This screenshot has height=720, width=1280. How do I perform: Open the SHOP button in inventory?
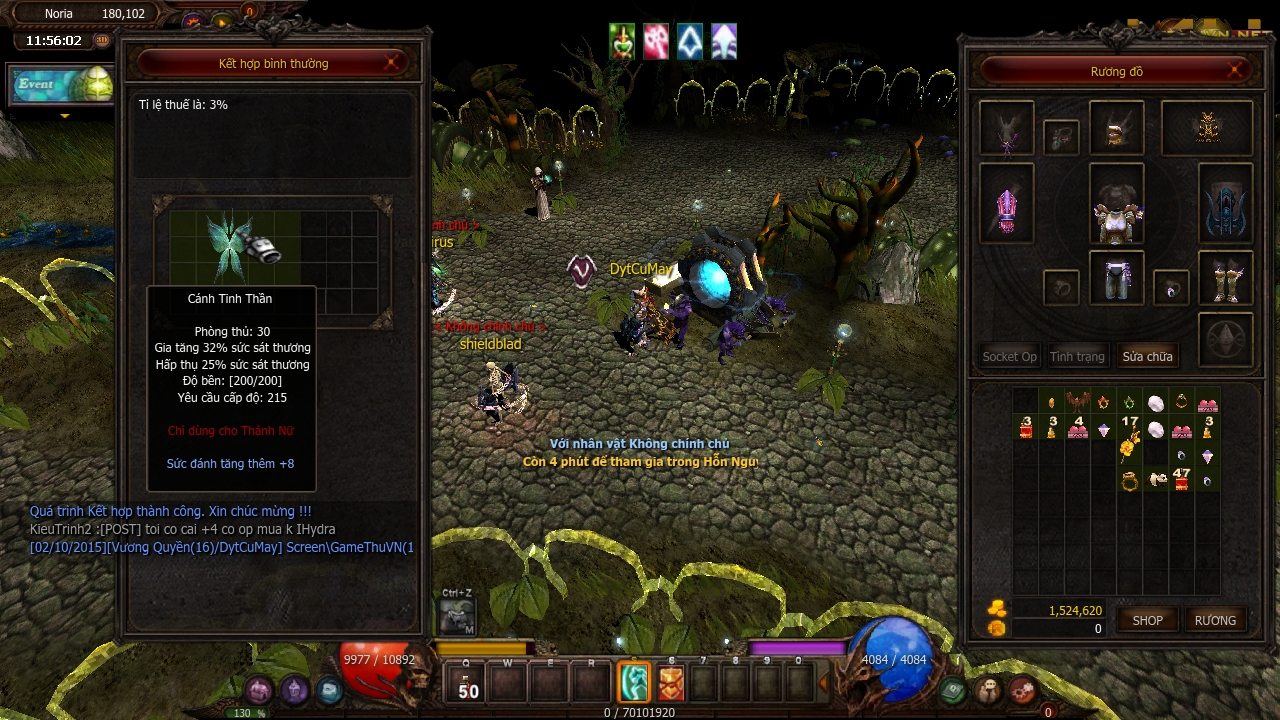pos(1147,620)
